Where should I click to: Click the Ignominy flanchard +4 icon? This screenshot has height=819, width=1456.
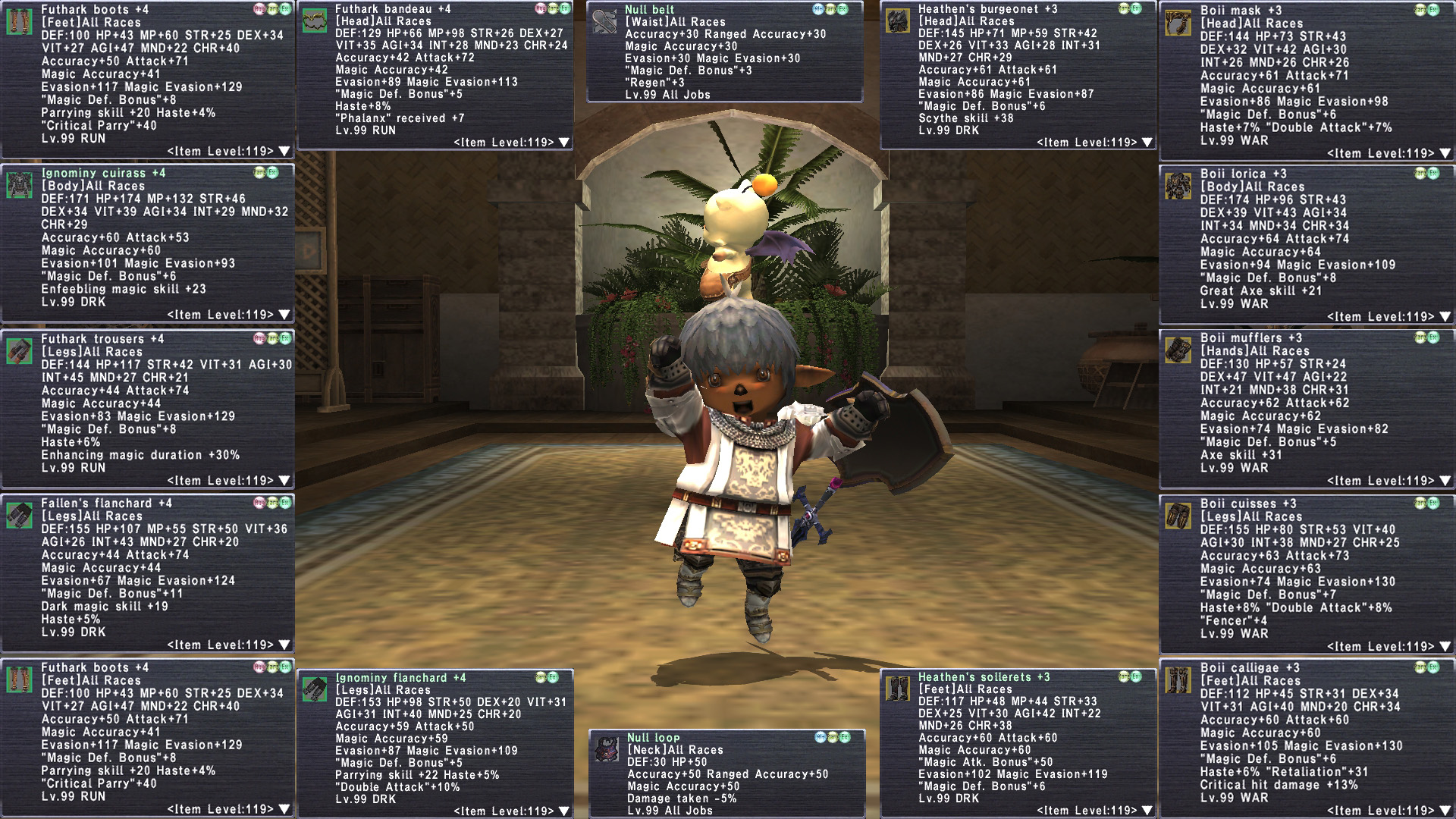coord(315,689)
